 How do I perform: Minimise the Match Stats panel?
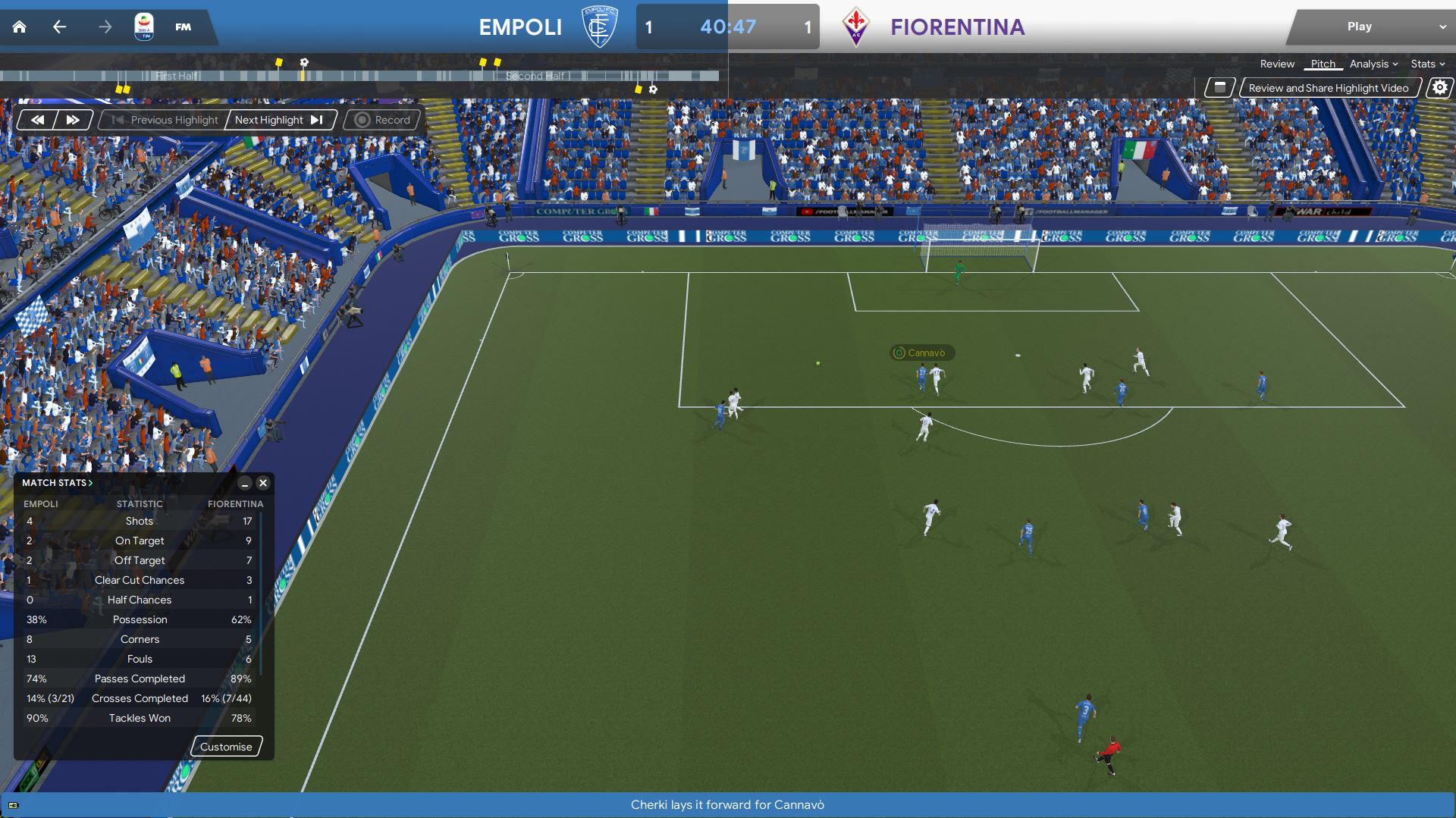pos(244,483)
